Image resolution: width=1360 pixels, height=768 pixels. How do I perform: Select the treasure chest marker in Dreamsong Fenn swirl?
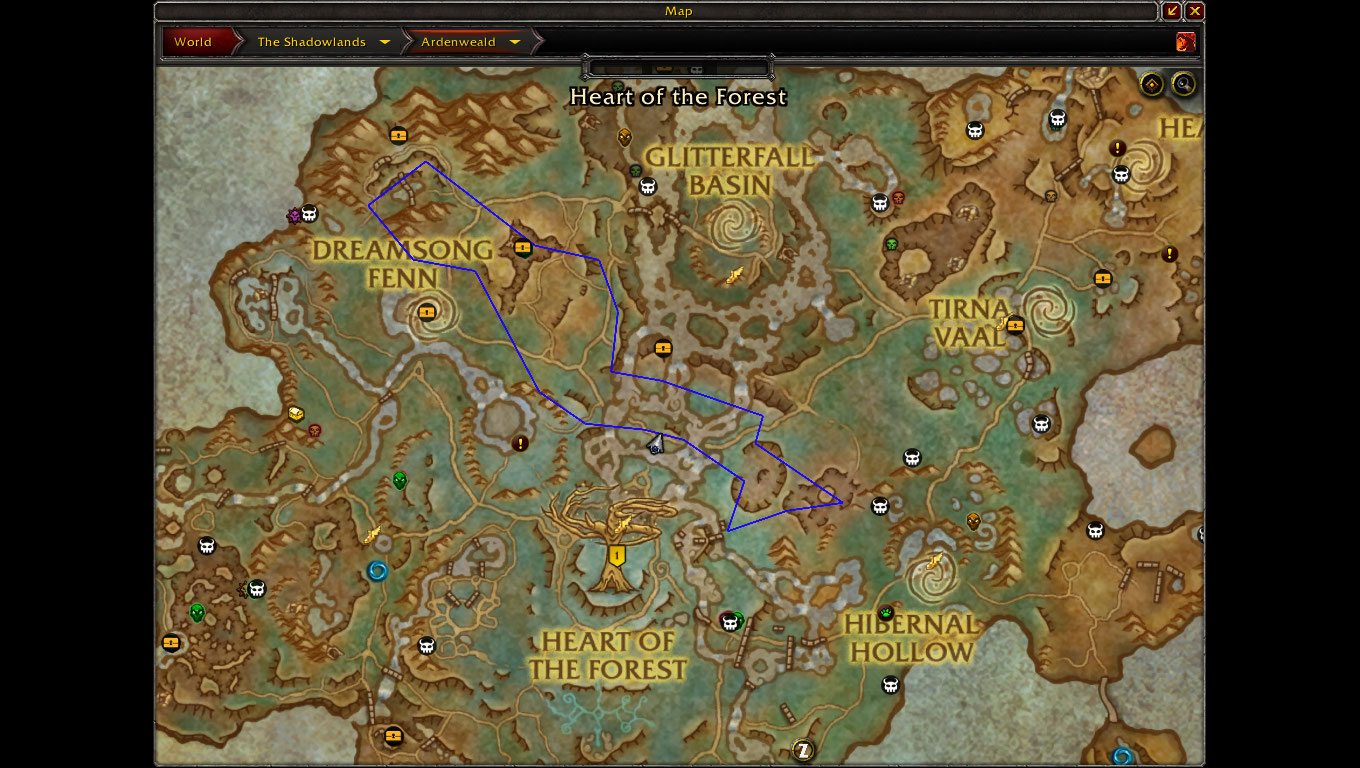pos(428,311)
